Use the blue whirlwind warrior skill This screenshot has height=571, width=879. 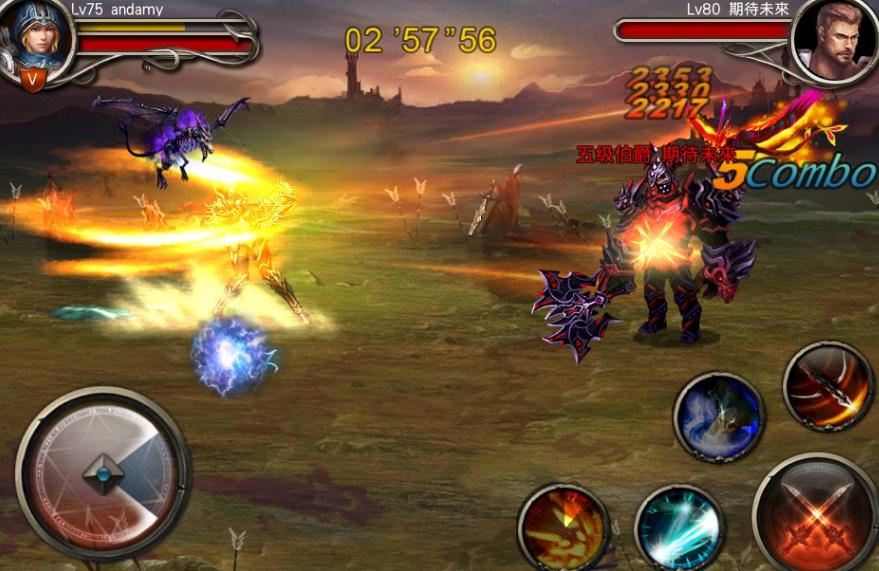click(718, 417)
